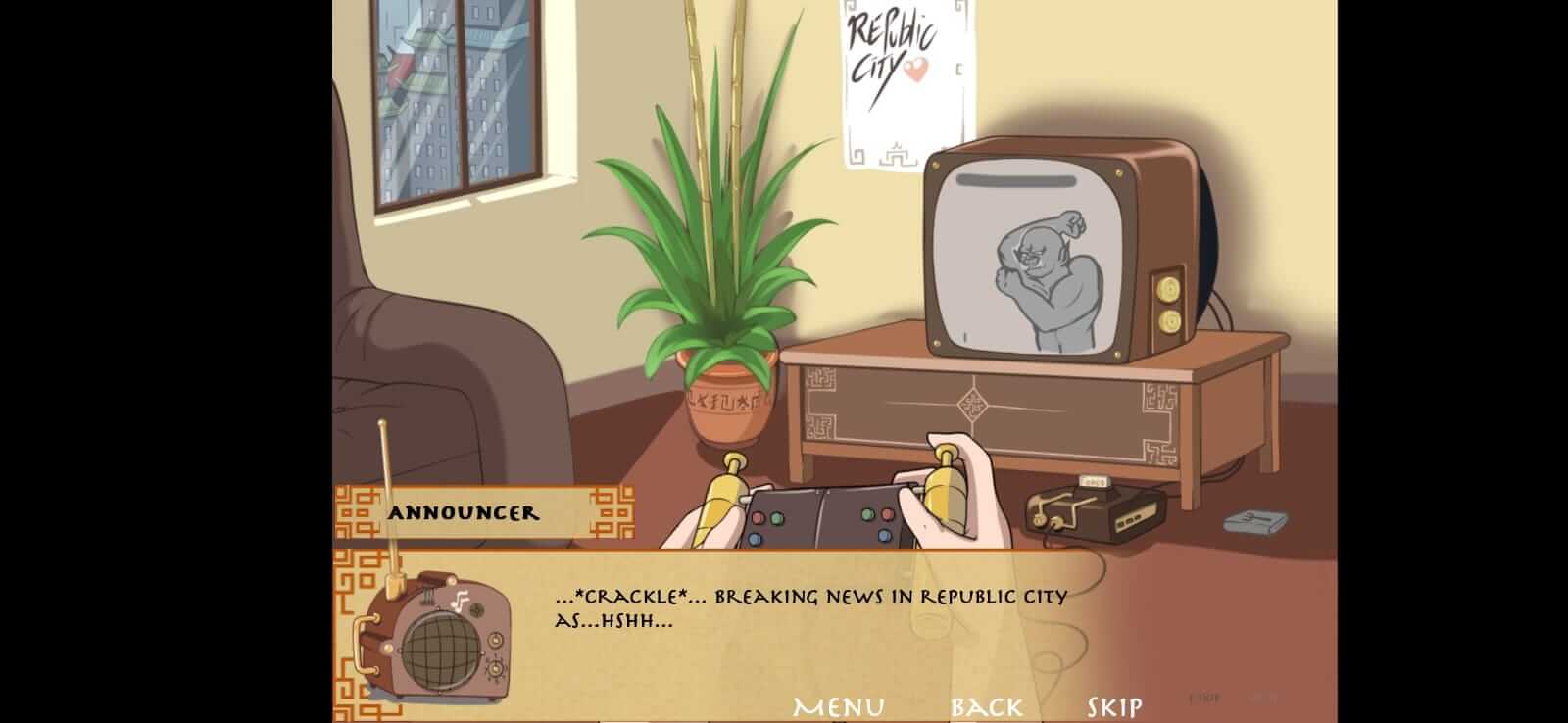Turn the upper gold dial on the TV
The width and height of the screenshot is (1568, 723).
point(1171,290)
